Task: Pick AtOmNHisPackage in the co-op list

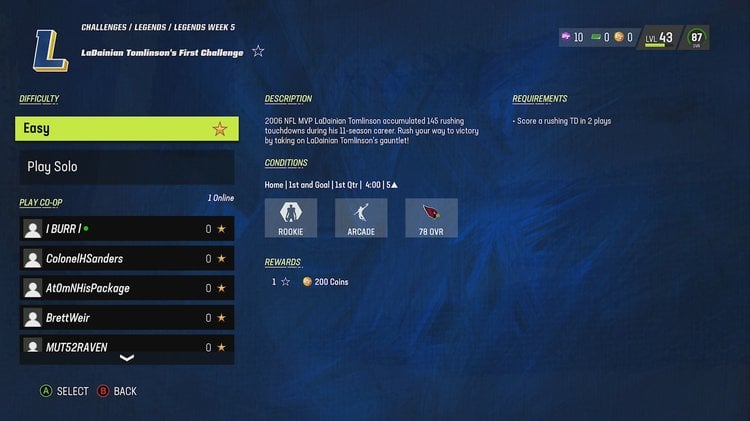Action: [126, 288]
